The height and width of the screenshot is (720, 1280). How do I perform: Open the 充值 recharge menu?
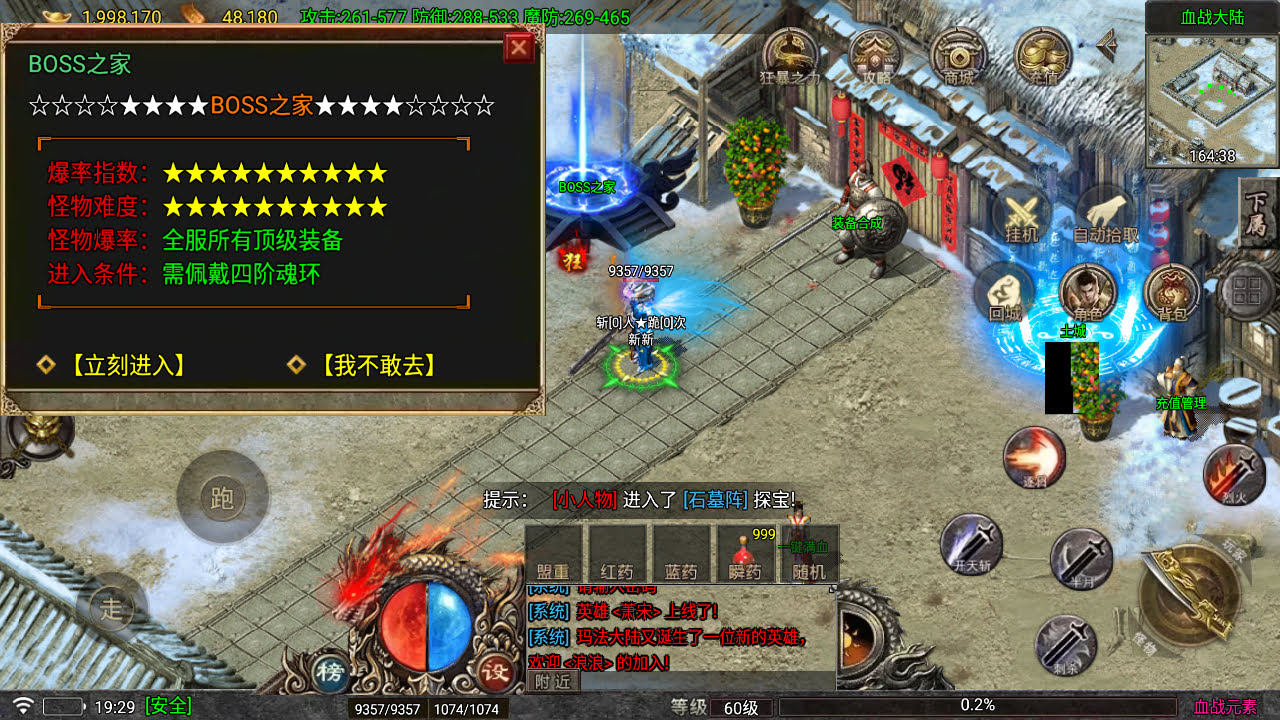click(1043, 56)
